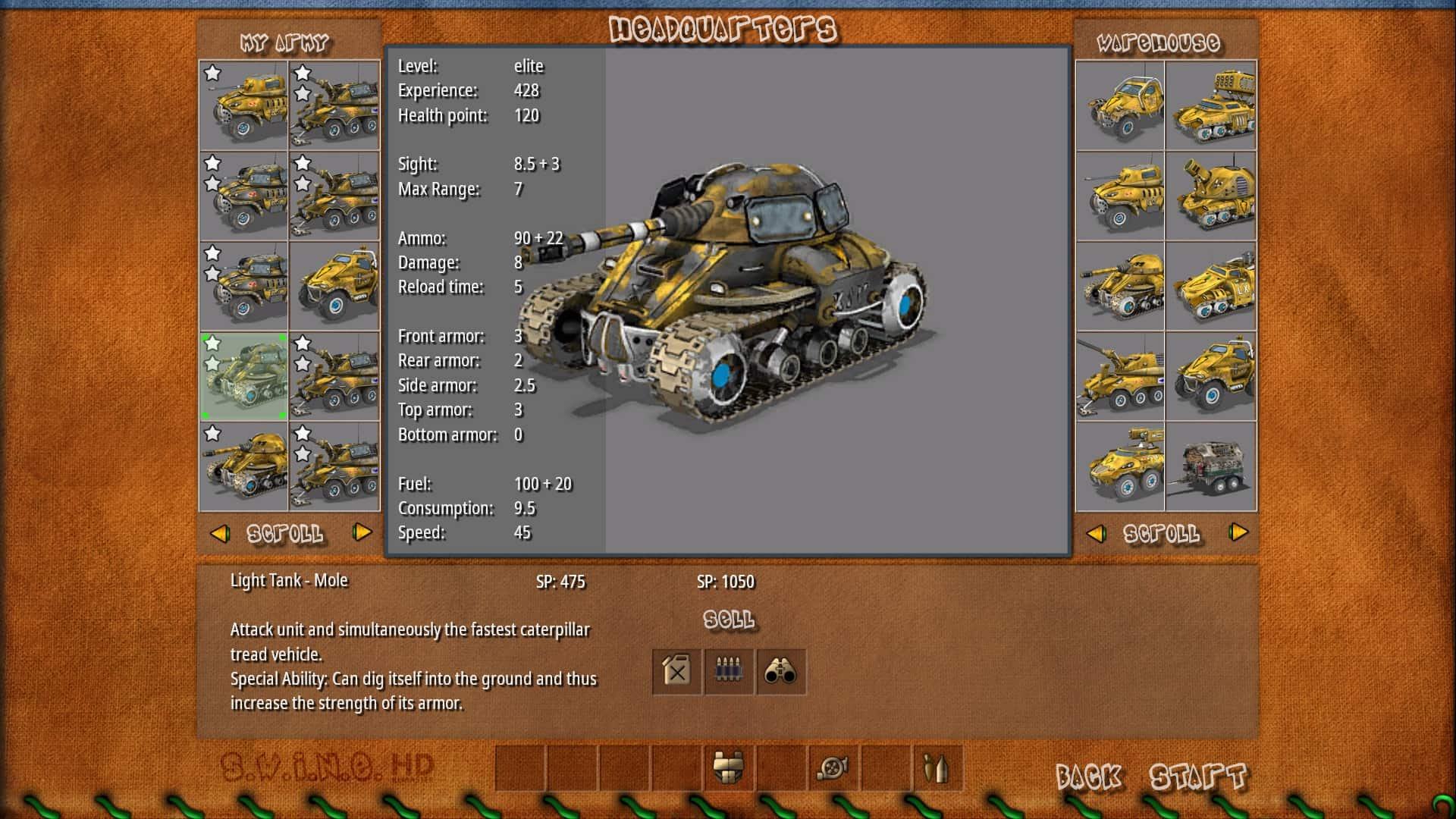Select the tracked tank in Warehouse
The height and width of the screenshot is (819, 1456).
click(1120, 286)
